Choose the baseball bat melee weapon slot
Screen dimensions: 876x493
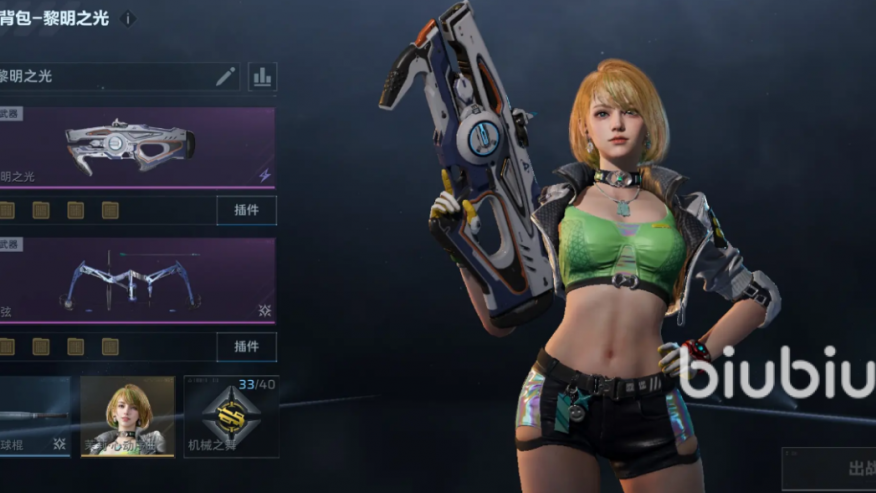click(34, 416)
